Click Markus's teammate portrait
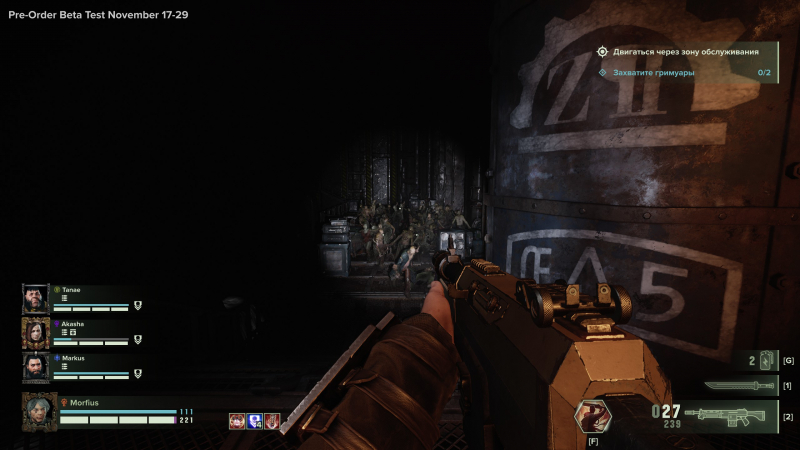Screen dimensions: 800x450 click(x=36, y=367)
